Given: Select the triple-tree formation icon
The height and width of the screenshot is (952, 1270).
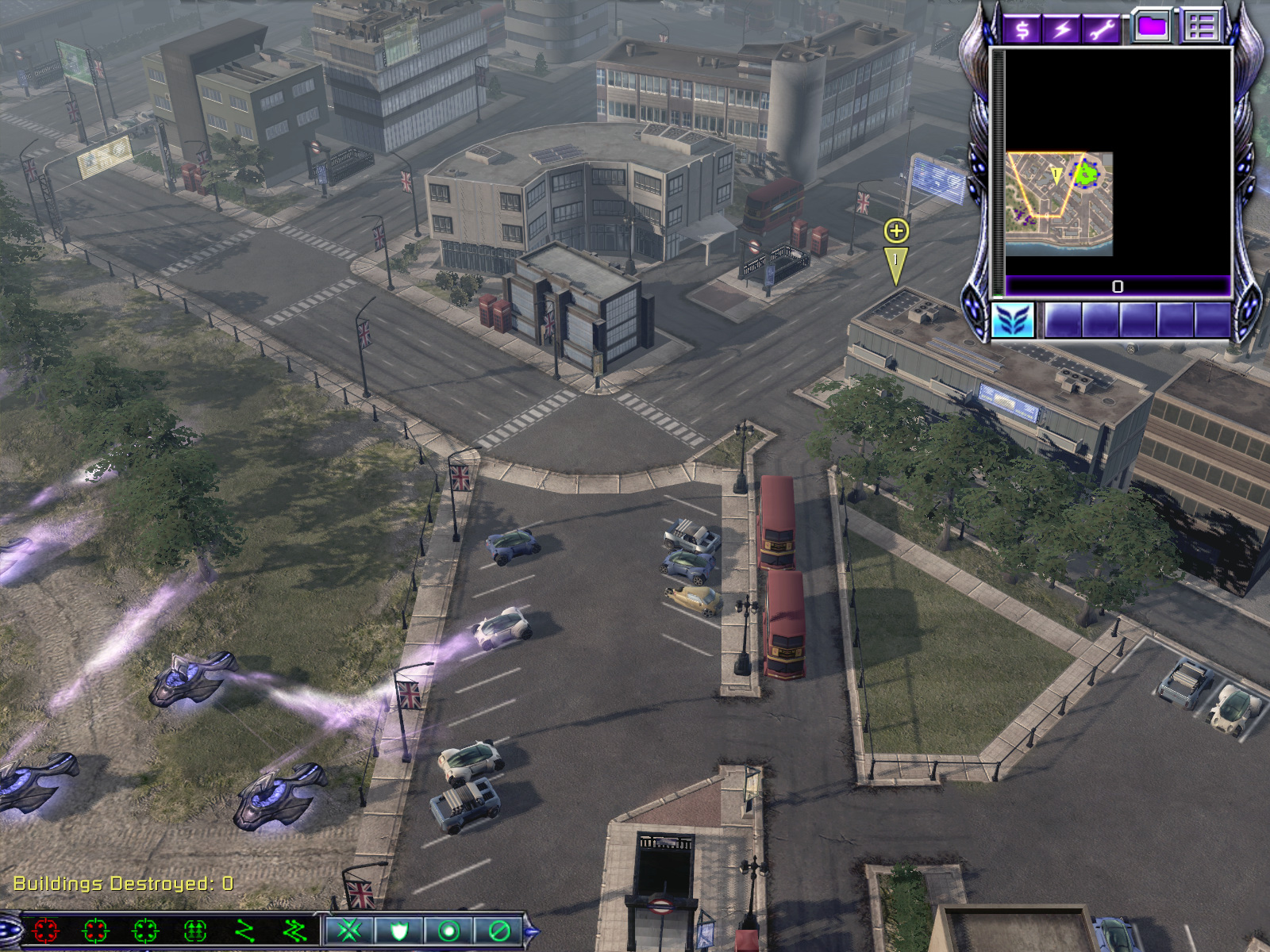Looking at the screenshot, I should (x=195, y=930).
